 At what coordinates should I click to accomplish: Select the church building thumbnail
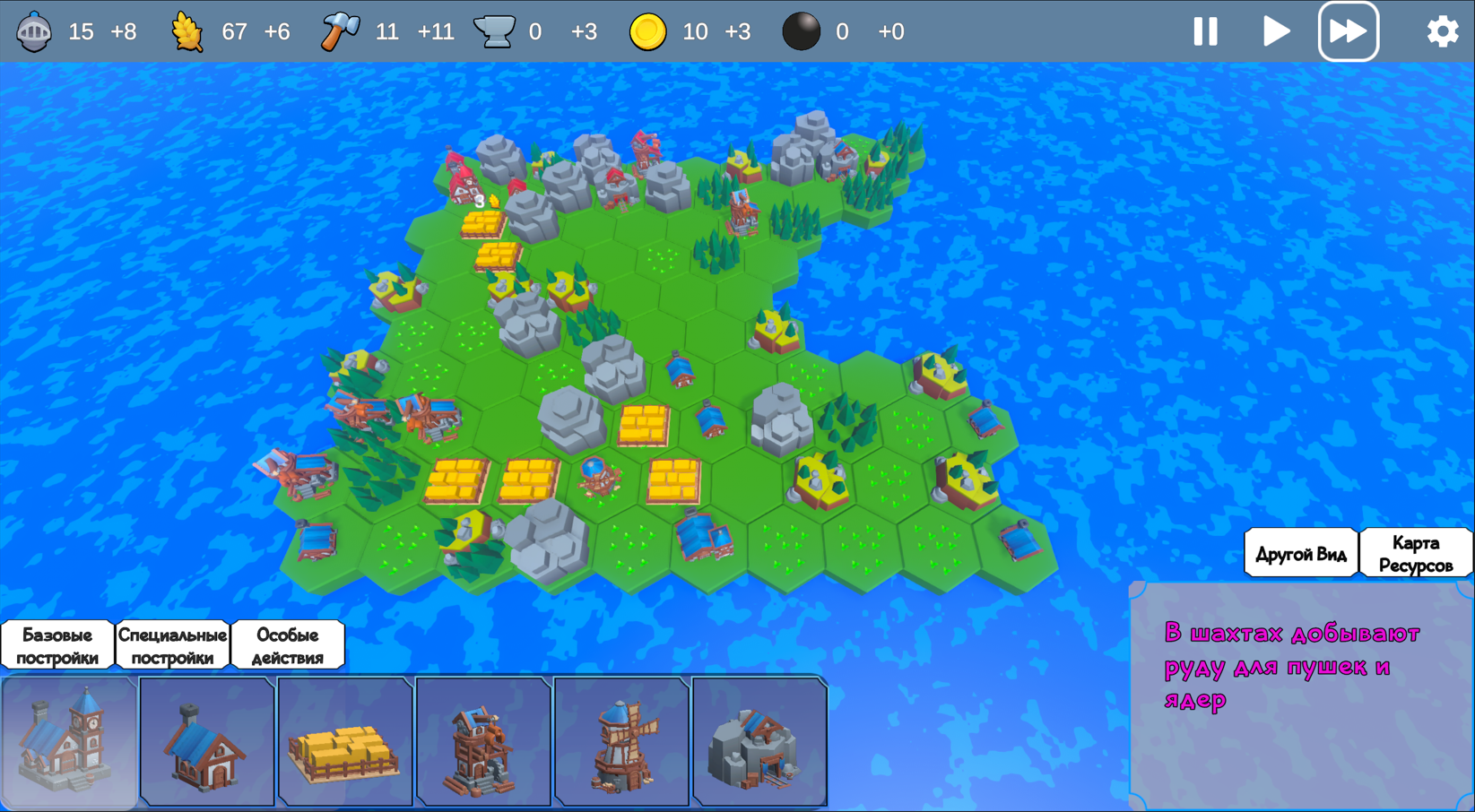point(69,742)
